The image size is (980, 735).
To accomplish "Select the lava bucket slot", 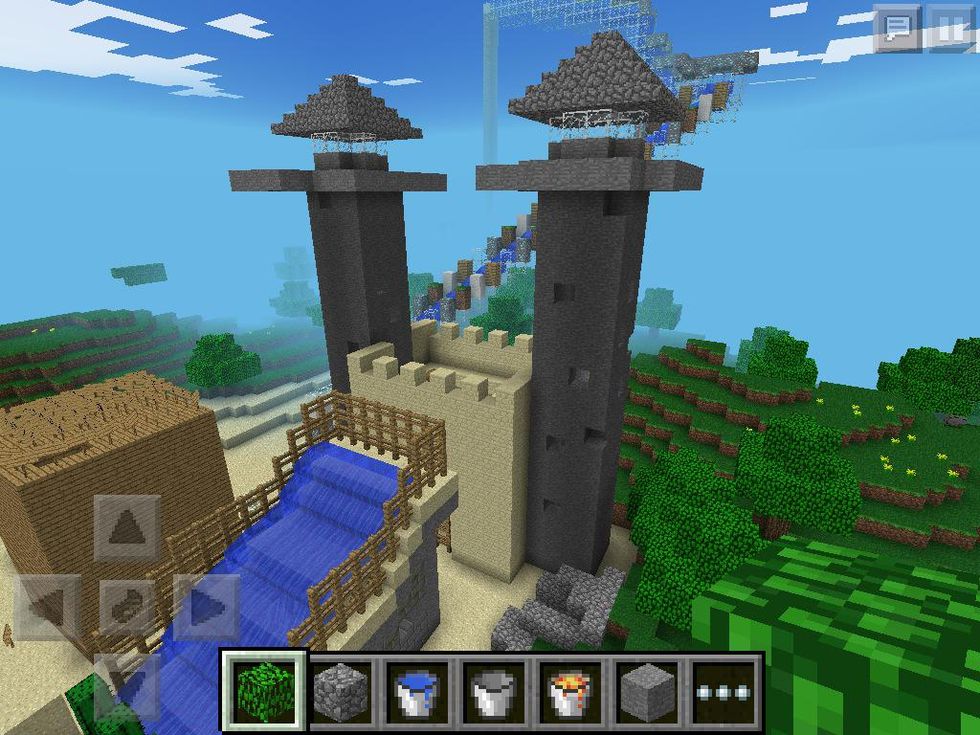I will click(567, 689).
